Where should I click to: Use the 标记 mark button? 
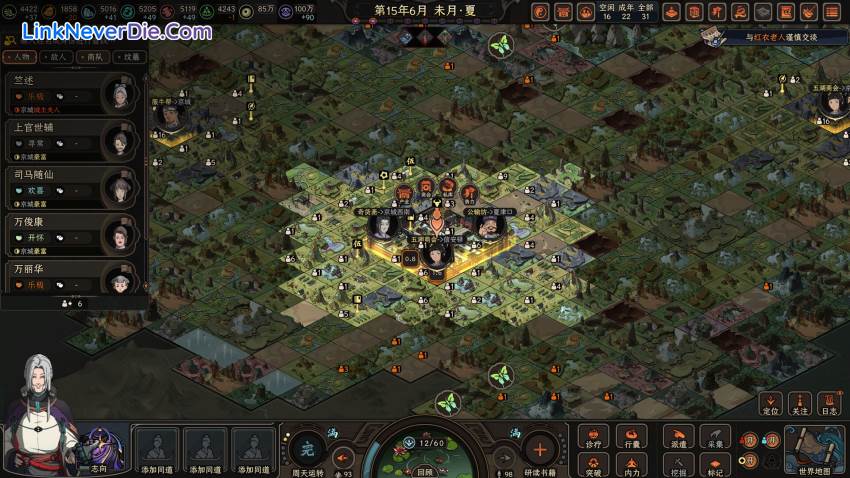pos(714,464)
